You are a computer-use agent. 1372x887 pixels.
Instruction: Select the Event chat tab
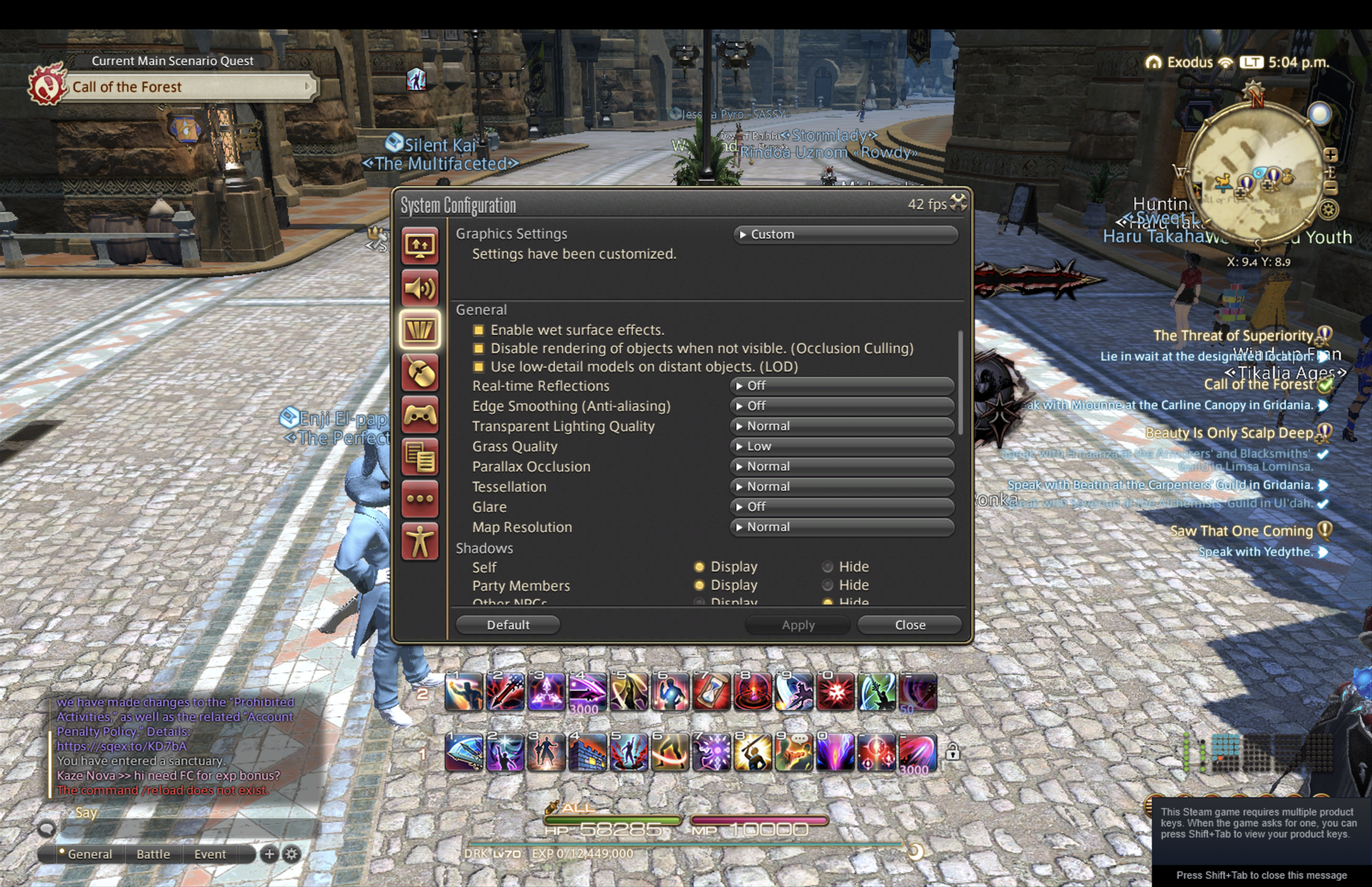[210, 854]
